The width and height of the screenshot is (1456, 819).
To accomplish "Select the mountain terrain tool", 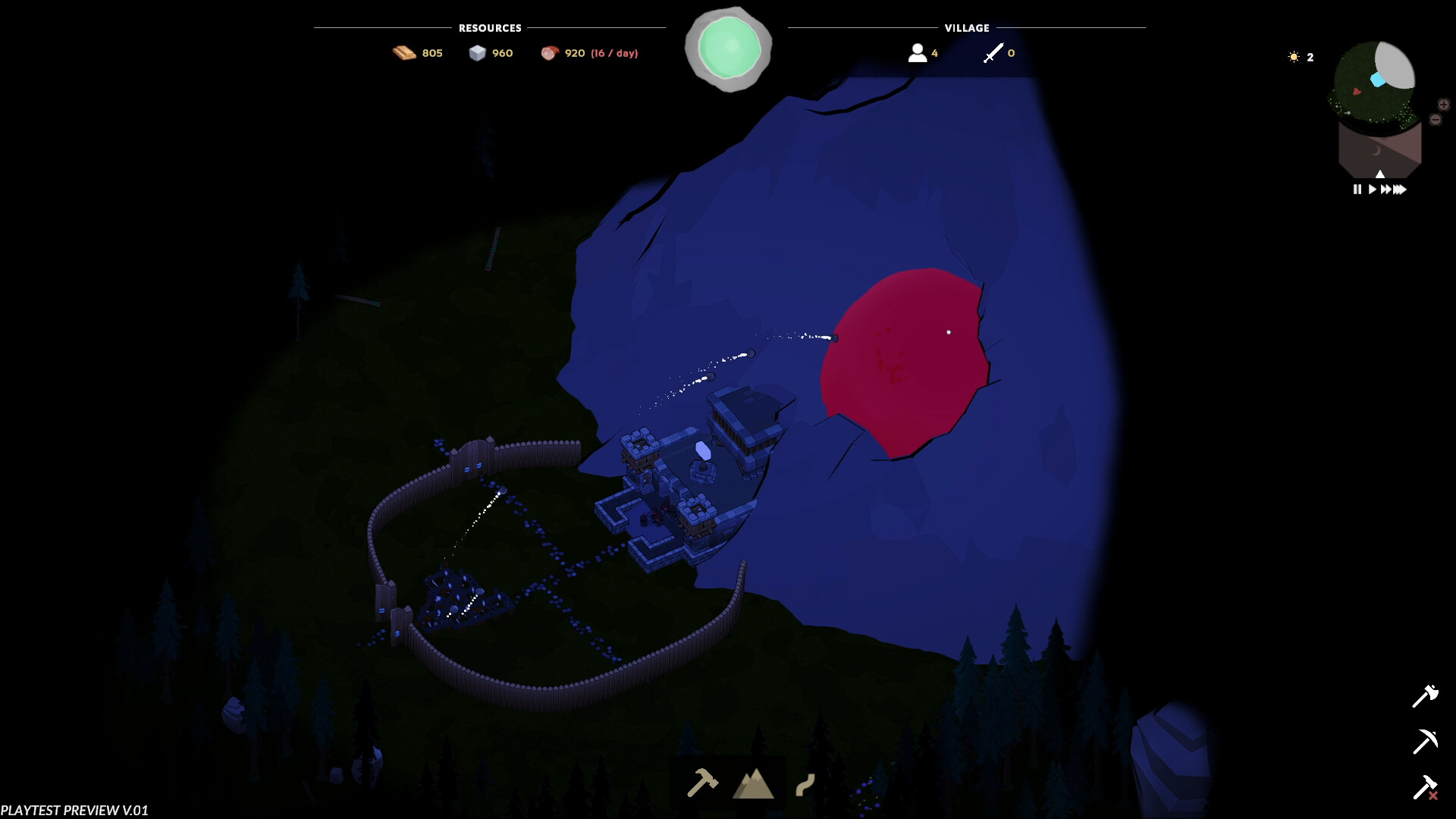I will point(753,785).
